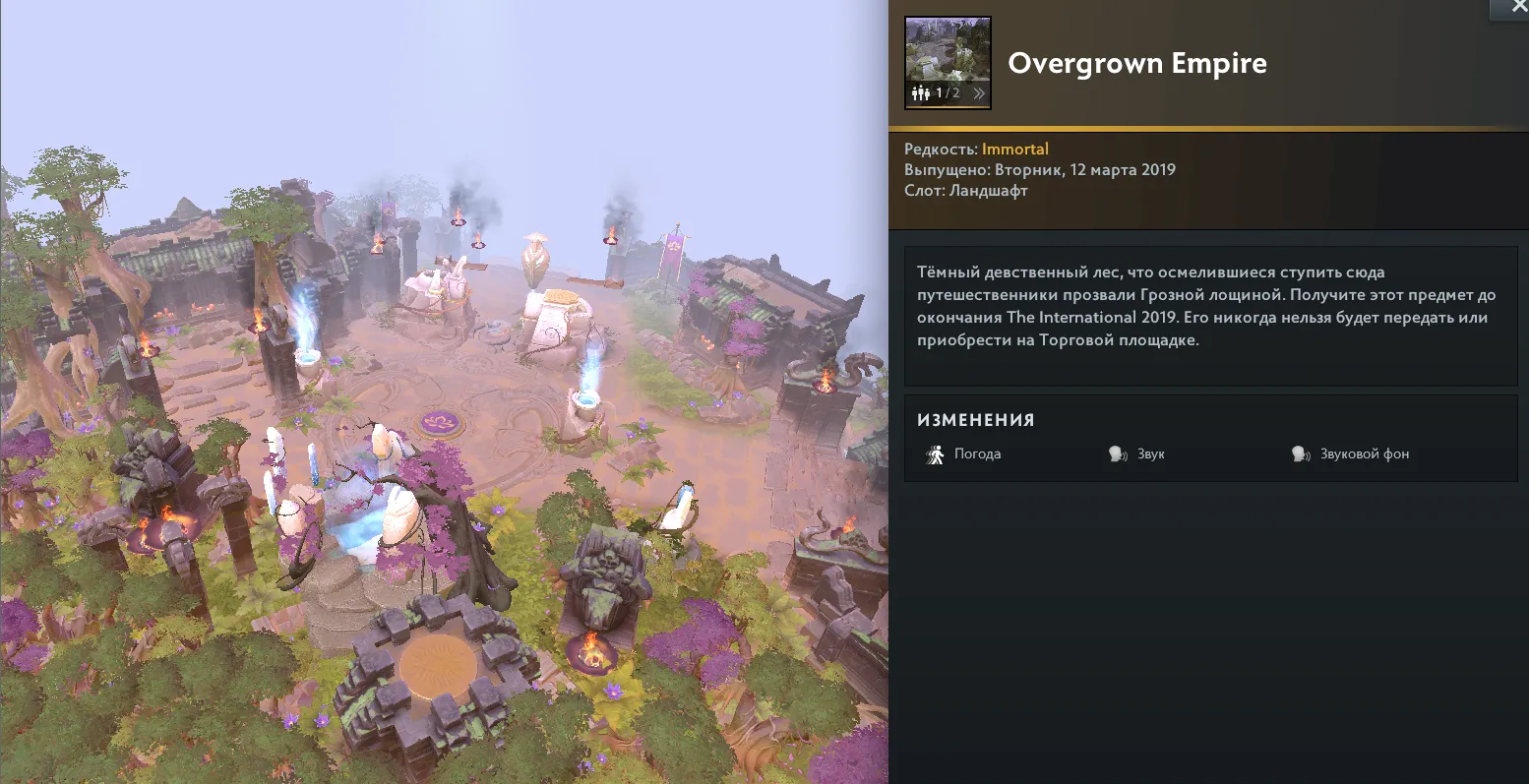Advance to the next style using the double arrow
The image size is (1529, 784).
tap(979, 93)
